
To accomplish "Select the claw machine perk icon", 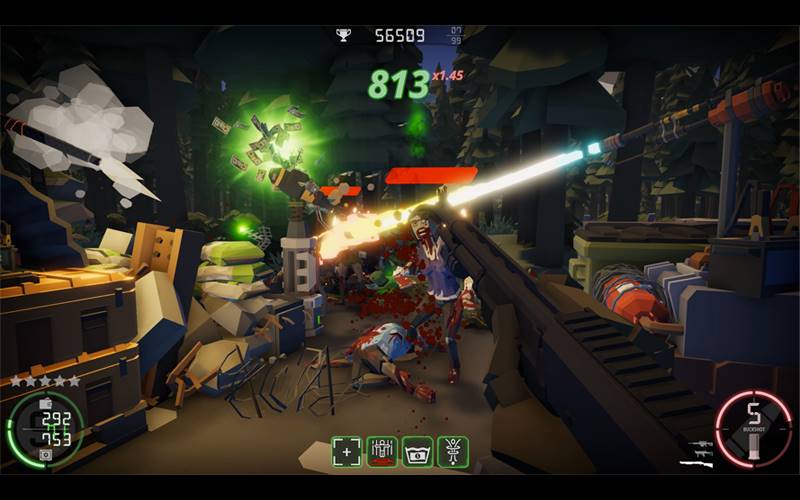I will pos(382,451).
